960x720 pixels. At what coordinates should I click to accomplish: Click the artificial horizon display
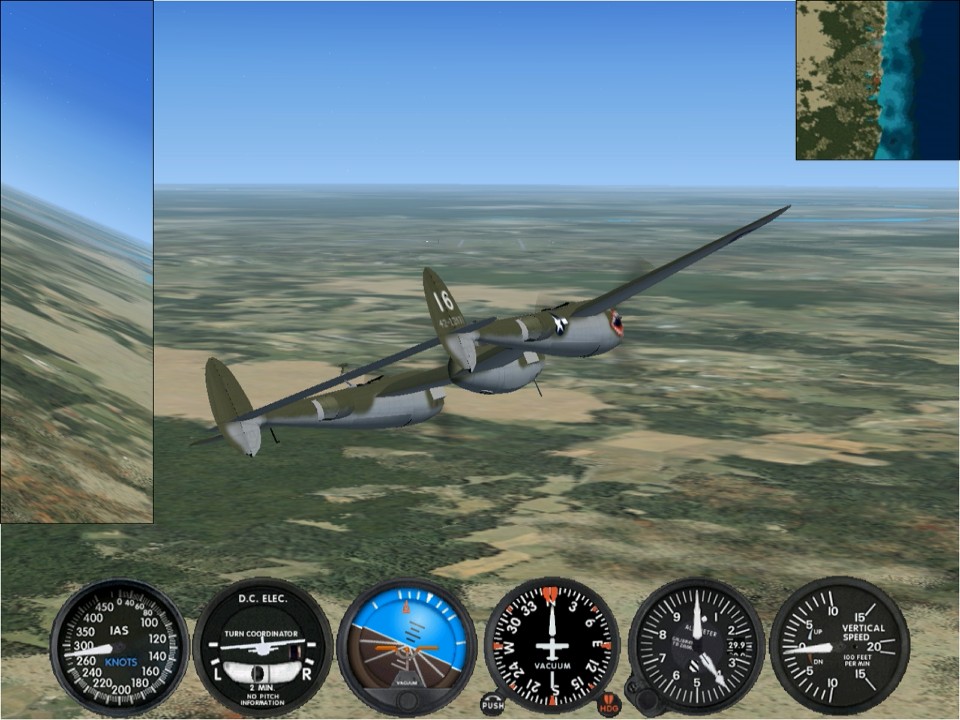click(x=406, y=640)
